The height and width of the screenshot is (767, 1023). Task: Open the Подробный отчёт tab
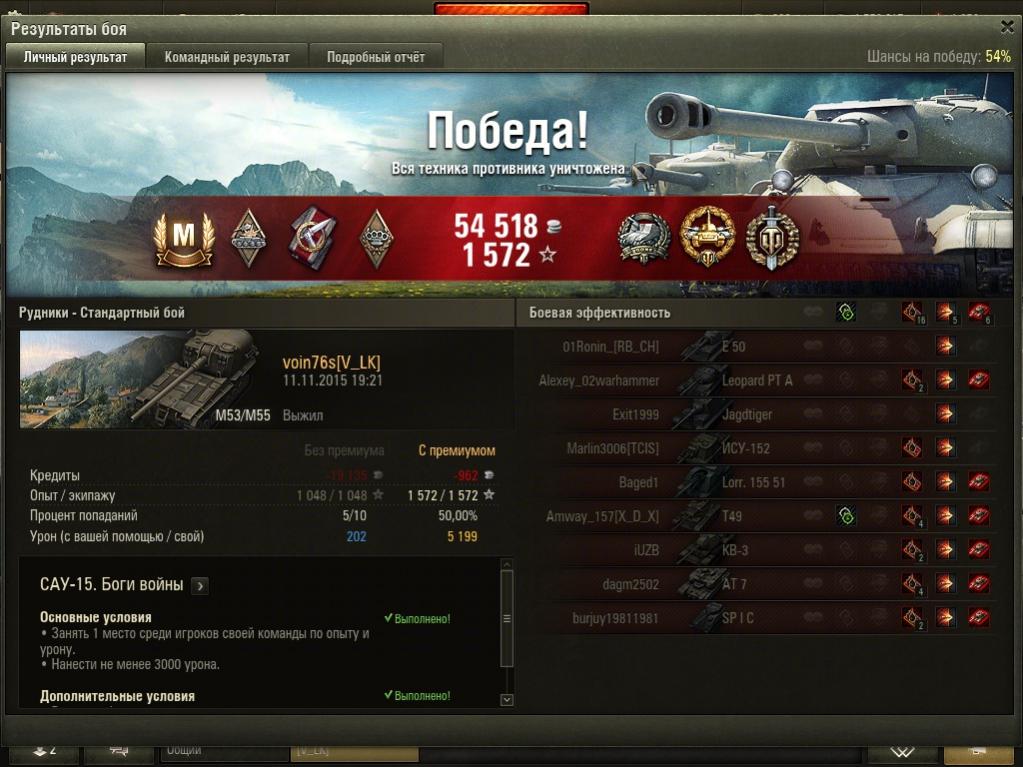click(375, 57)
